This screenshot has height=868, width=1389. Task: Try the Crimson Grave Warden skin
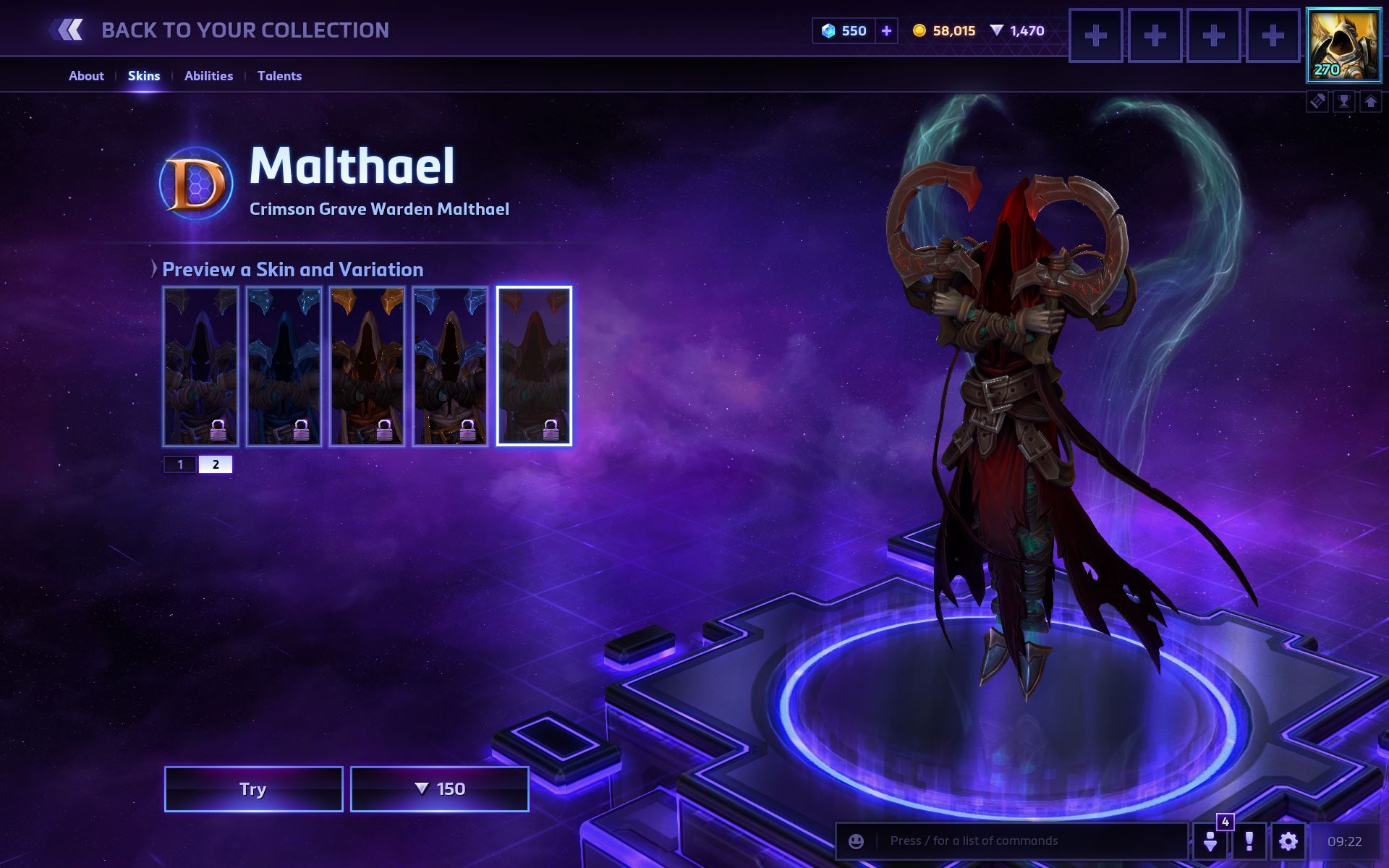[x=253, y=788]
